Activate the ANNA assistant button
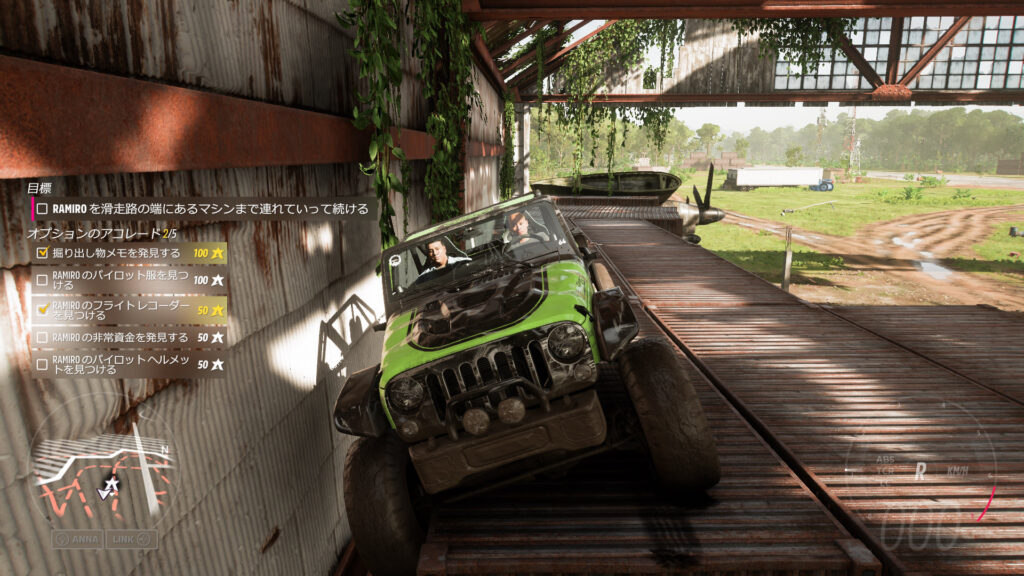The image size is (1024, 576). click(x=77, y=539)
